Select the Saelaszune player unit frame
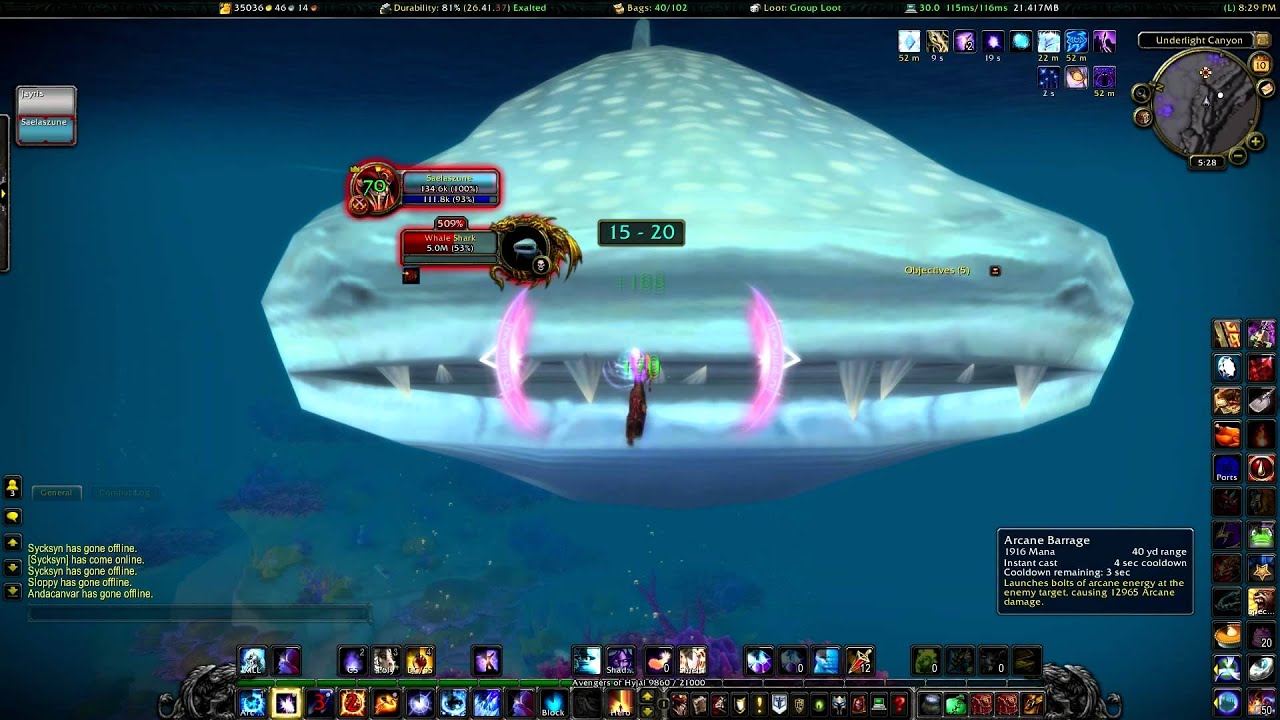The height and width of the screenshot is (720, 1280). [449, 184]
